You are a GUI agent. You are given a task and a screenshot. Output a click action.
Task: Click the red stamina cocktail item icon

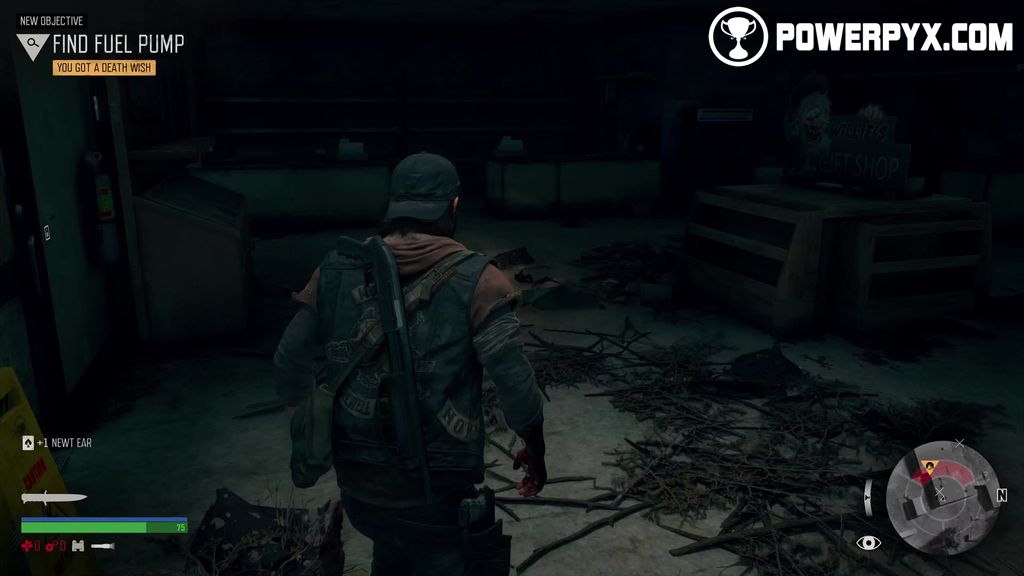50,546
